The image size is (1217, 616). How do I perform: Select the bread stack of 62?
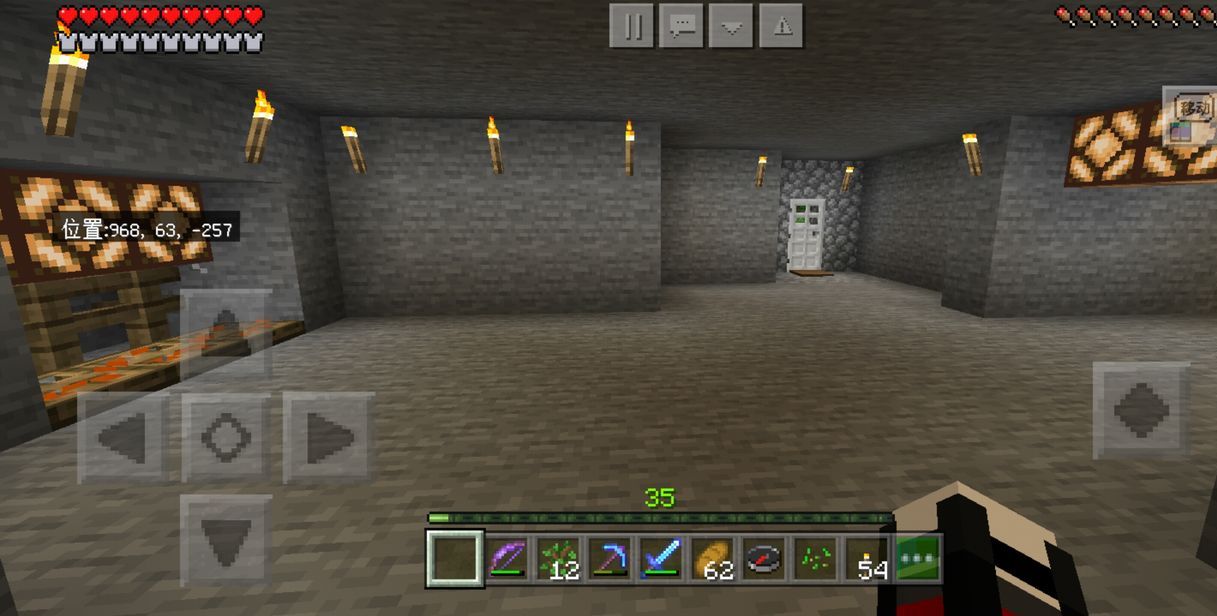tap(712, 558)
